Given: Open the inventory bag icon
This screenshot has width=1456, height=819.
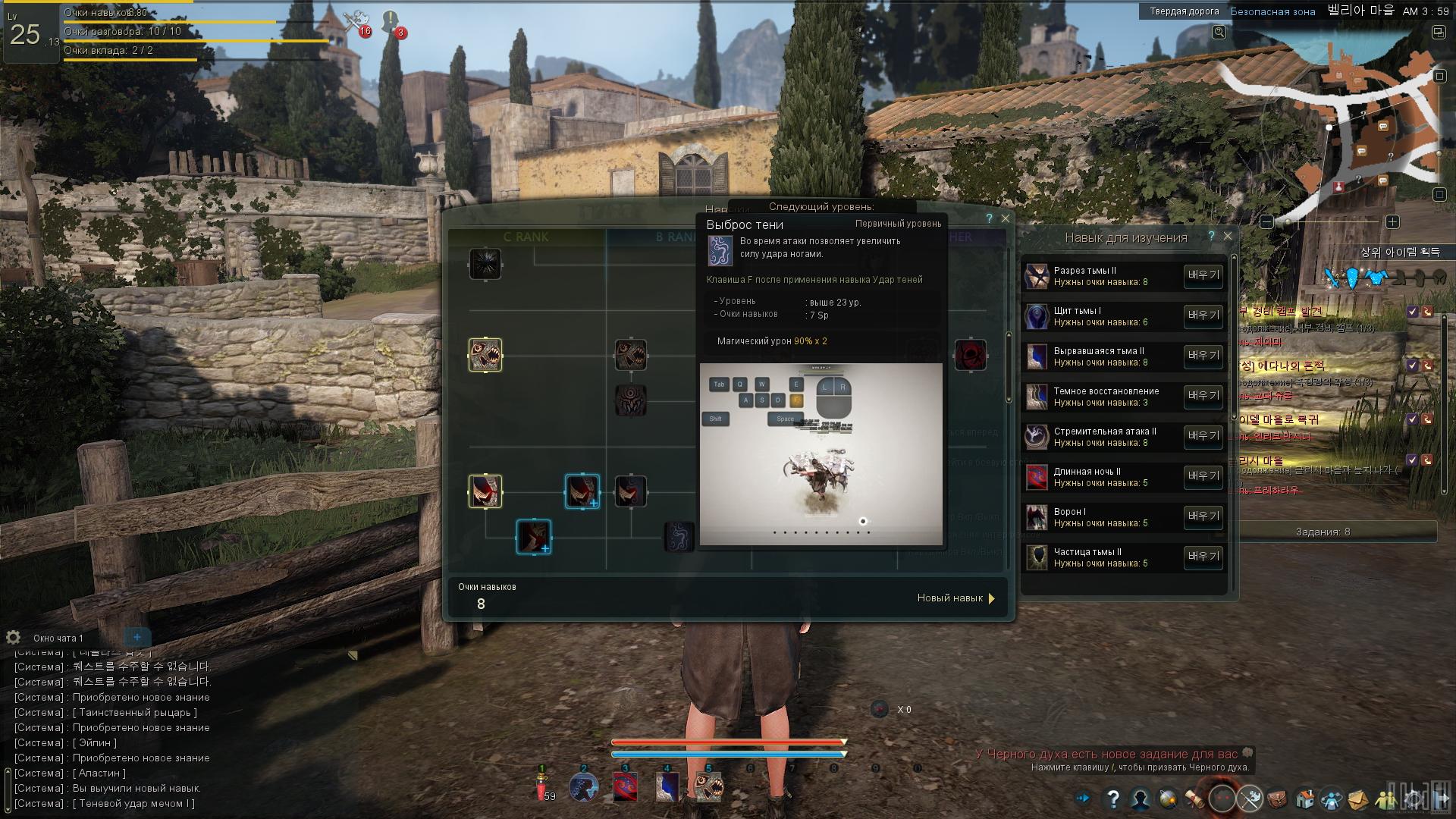Looking at the screenshot, I should pos(1278,799).
